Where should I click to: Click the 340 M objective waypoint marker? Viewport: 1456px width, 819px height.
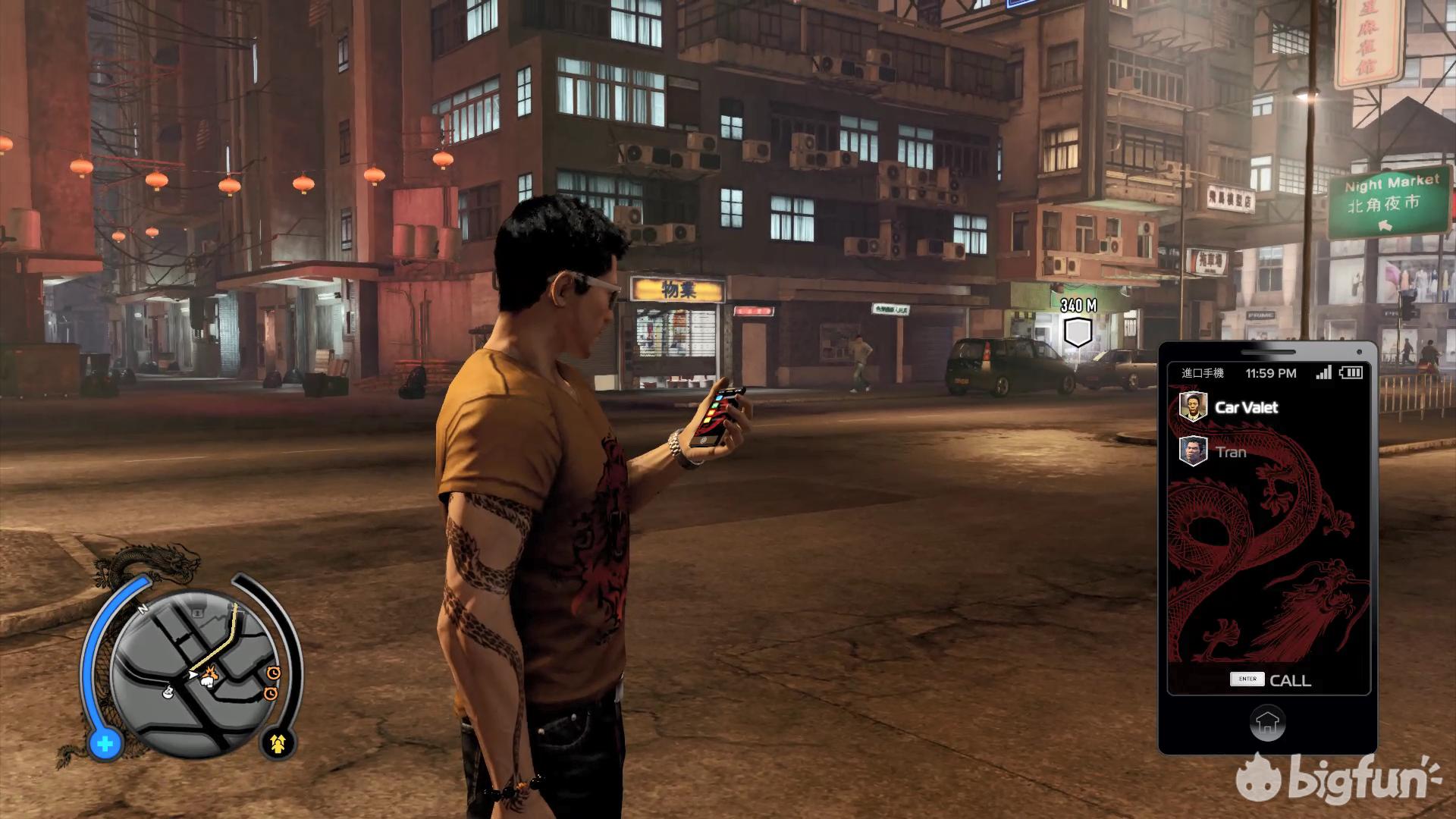tap(1078, 332)
